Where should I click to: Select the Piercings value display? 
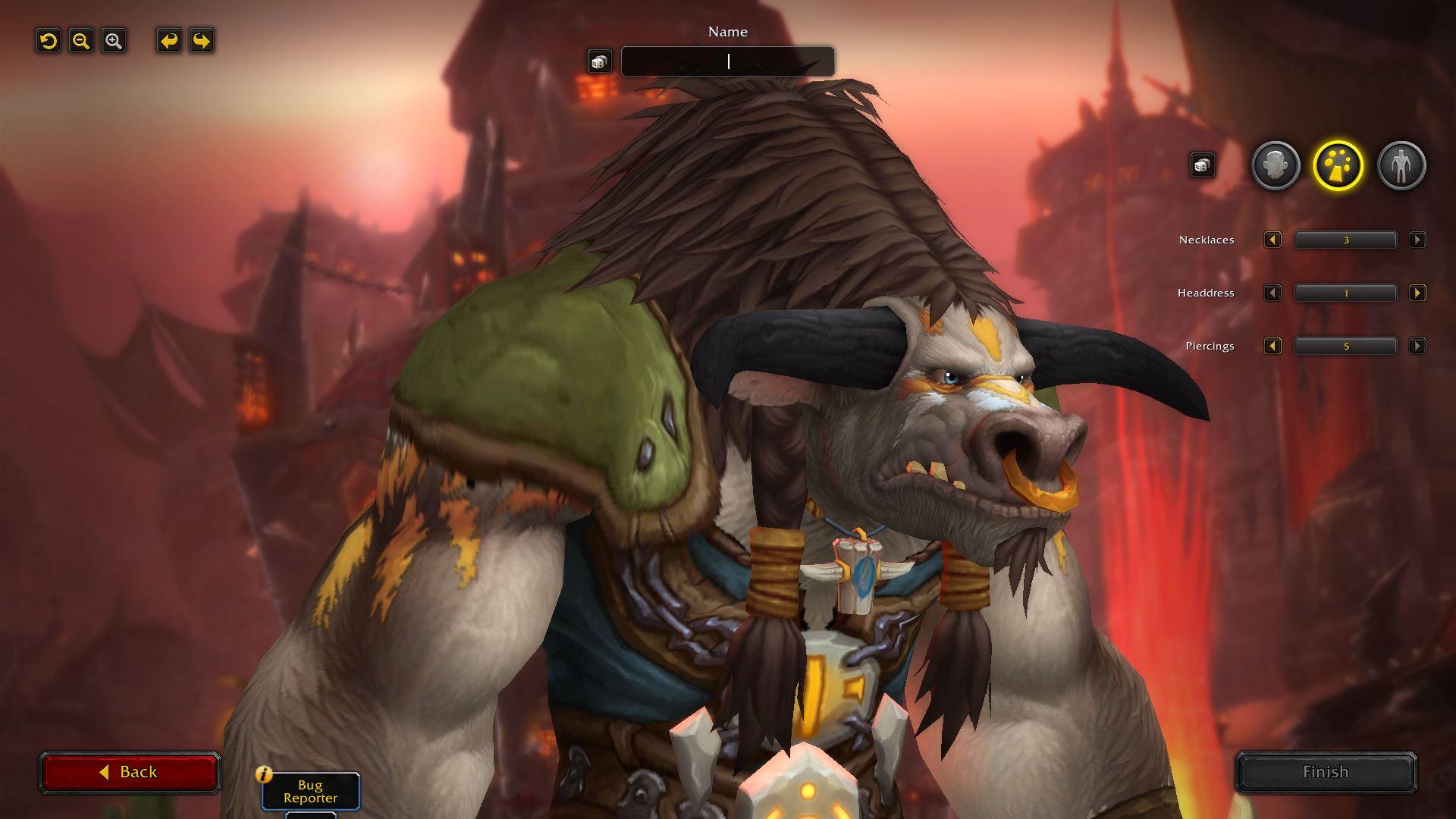pyautogui.click(x=1345, y=346)
